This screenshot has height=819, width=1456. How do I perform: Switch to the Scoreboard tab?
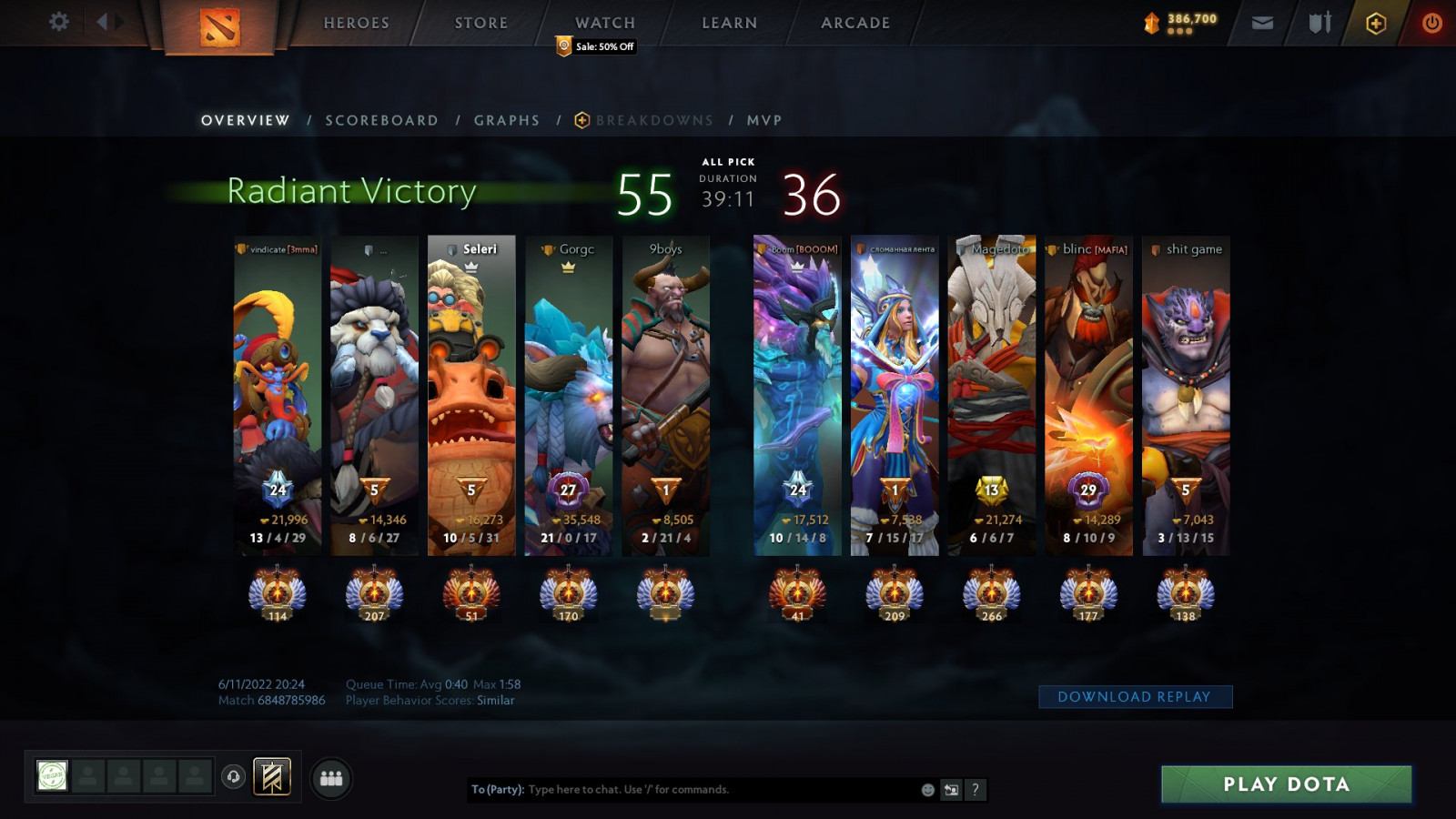(382, 120)
